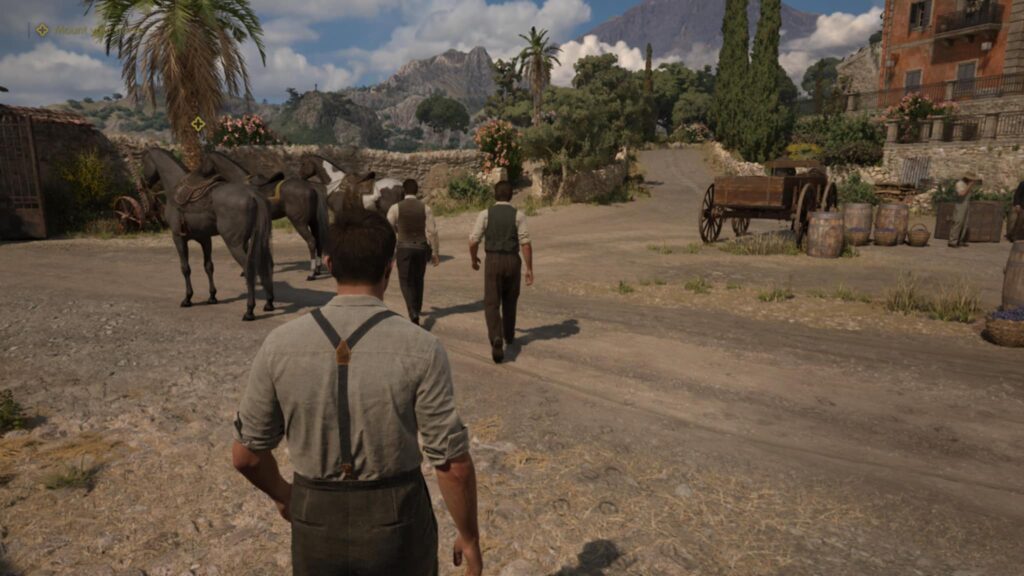Click the Mount objective tracker

click(x=62, y=30)
